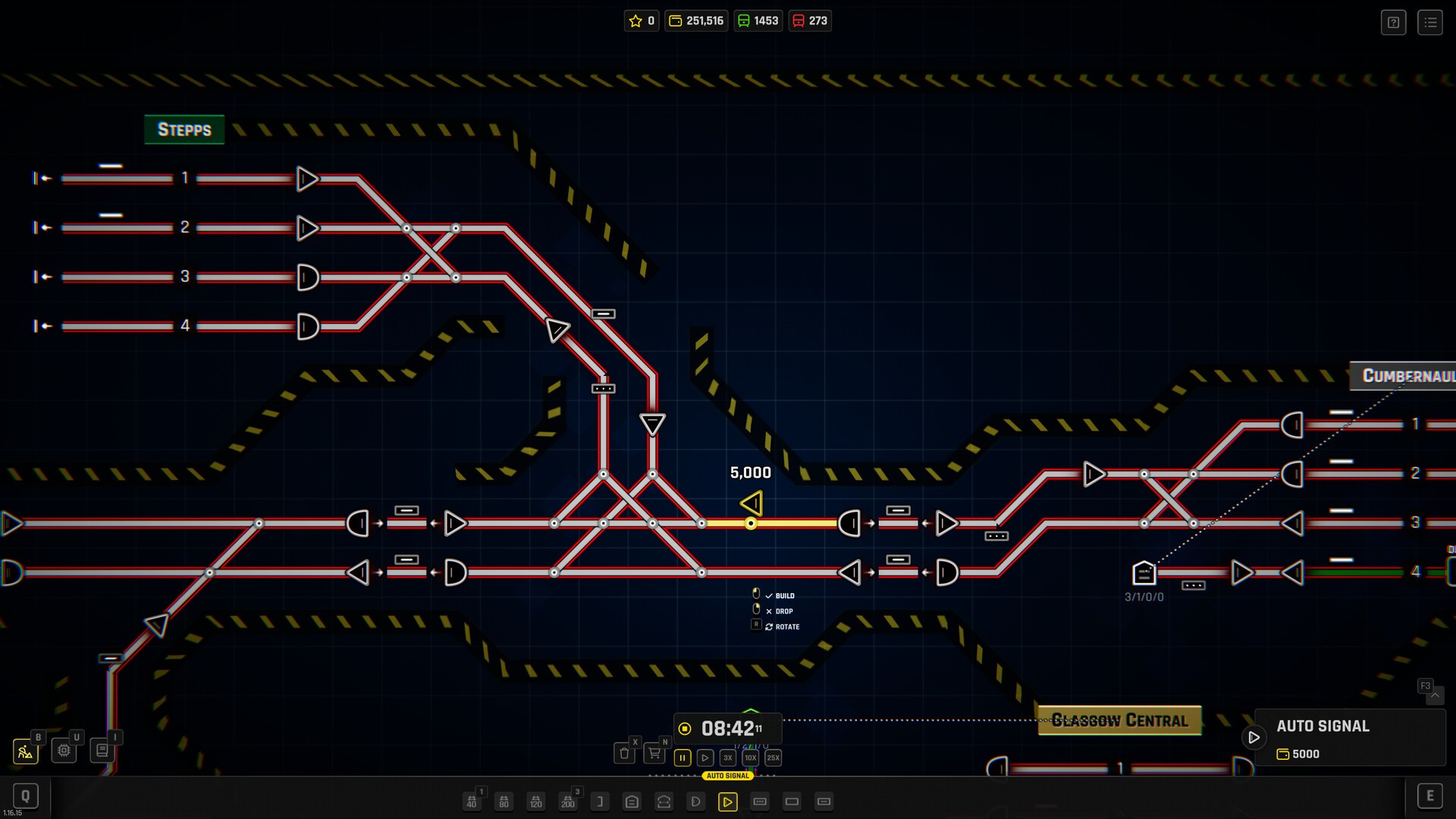Toggle build mode with the construction icon
Image resolution: width=1456 pixels, height=819 pixels.
click(x=25, y=752)
